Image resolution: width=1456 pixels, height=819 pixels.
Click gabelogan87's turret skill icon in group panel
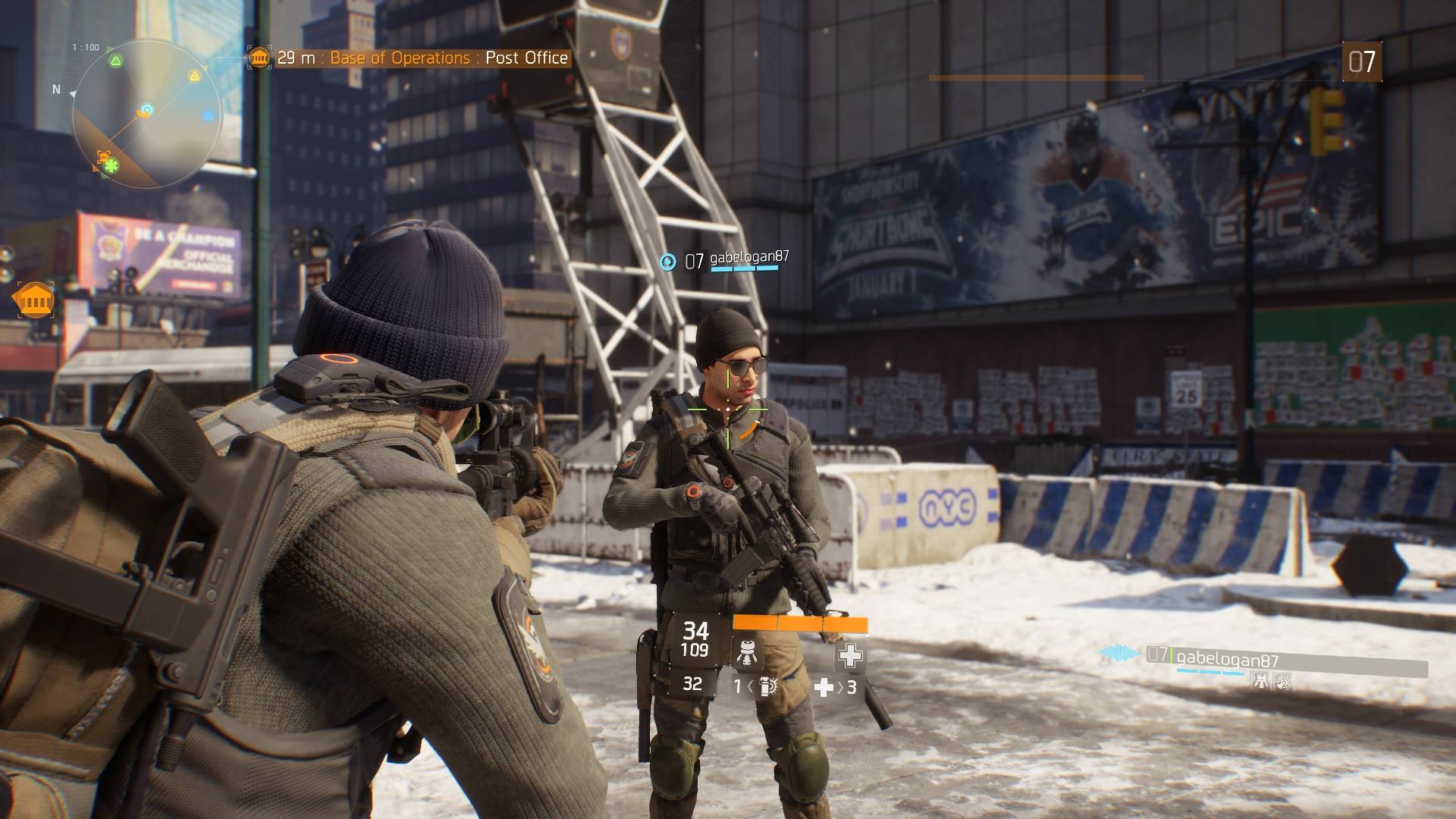[1260, 682]
